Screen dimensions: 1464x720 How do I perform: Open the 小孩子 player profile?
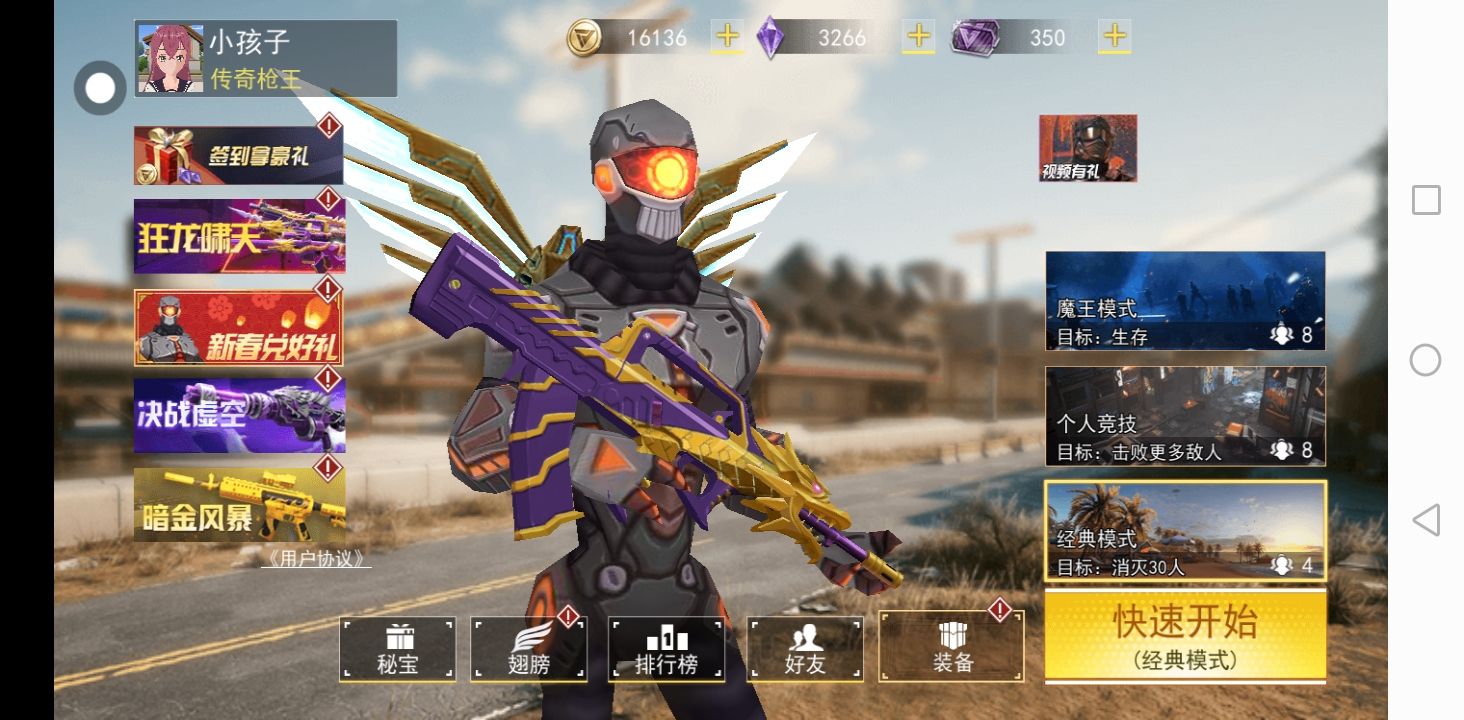pos(265,59)
